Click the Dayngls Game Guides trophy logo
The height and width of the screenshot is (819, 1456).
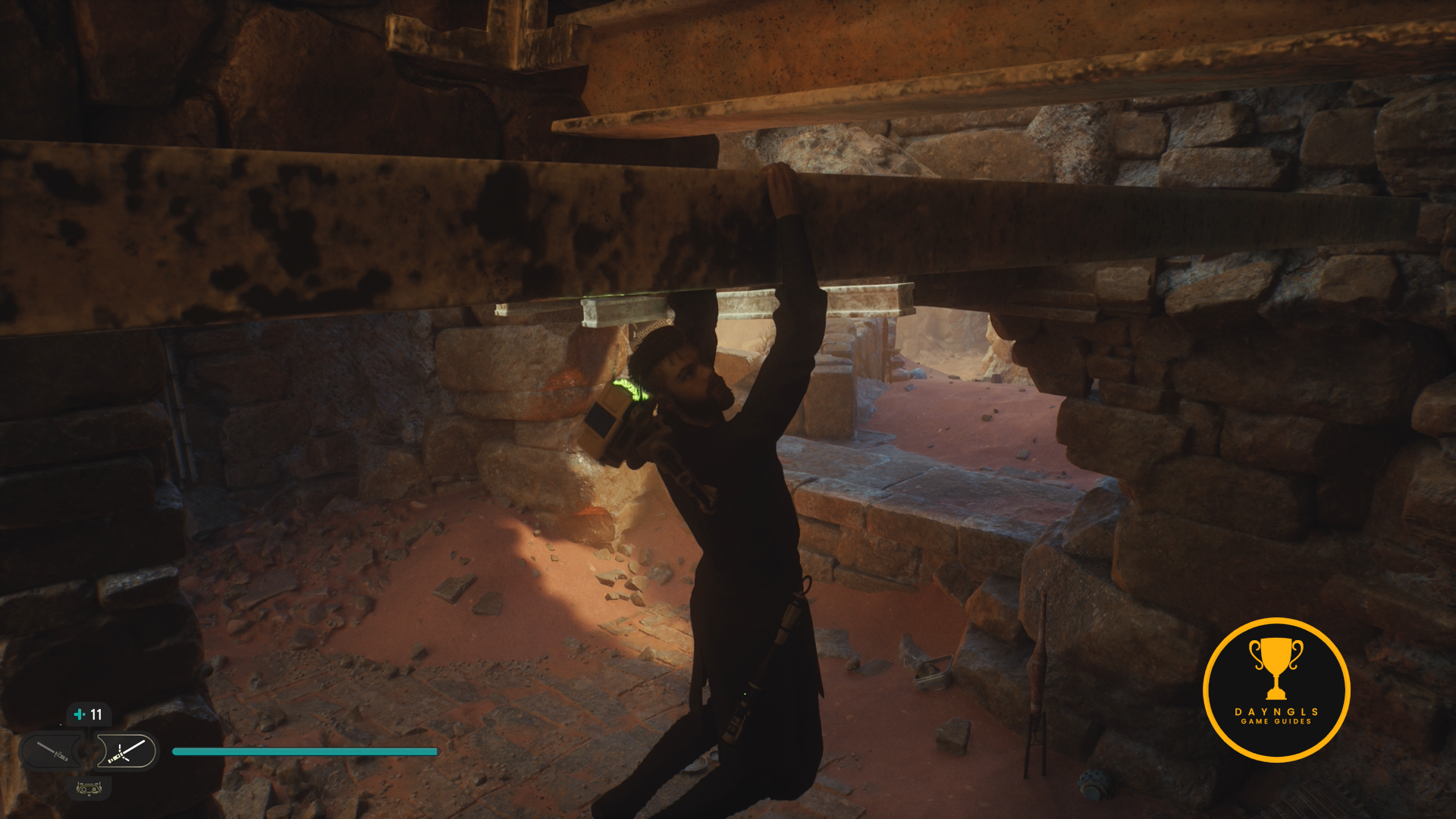click(1276, 690)
